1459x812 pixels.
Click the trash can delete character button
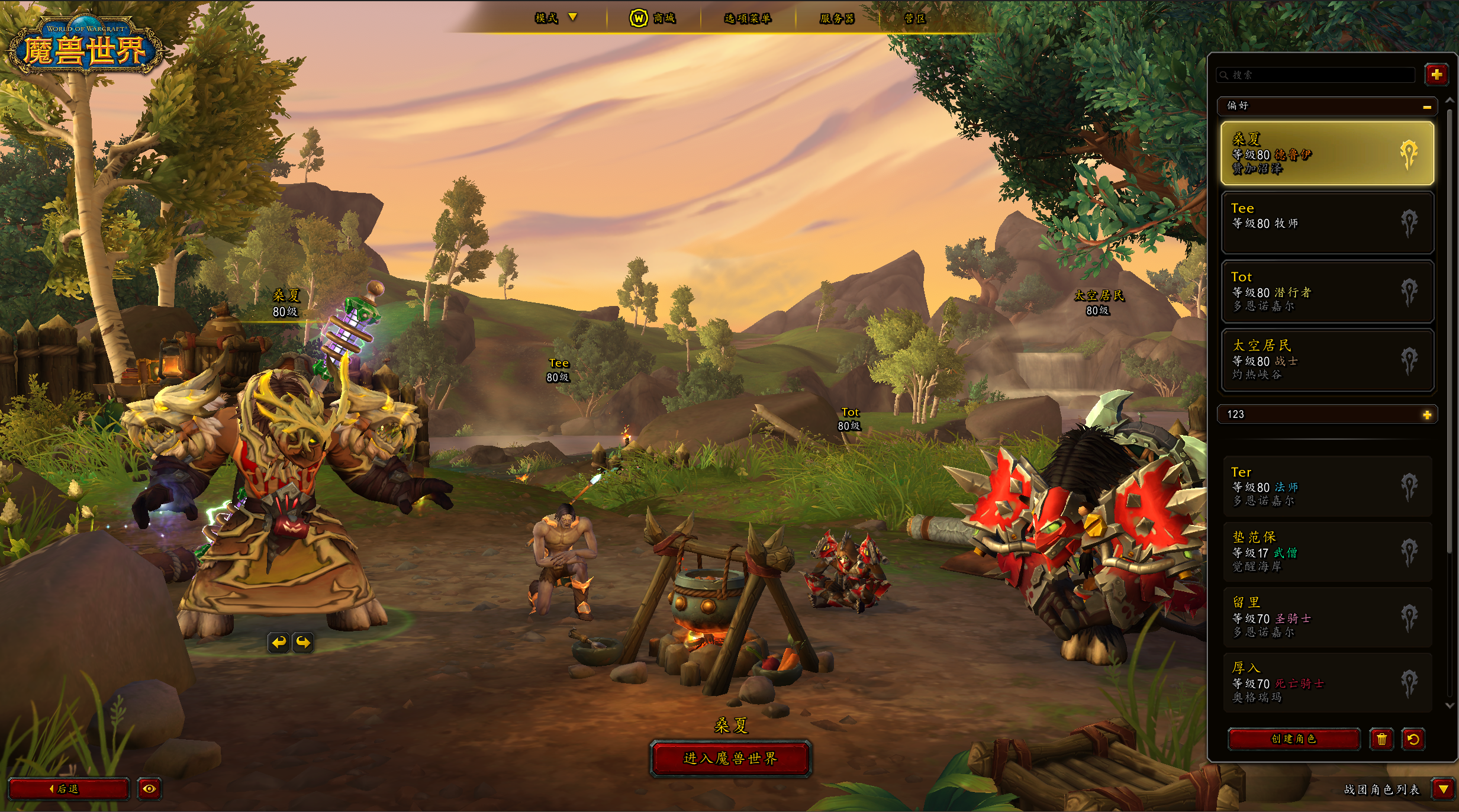tap(1381, 739)
